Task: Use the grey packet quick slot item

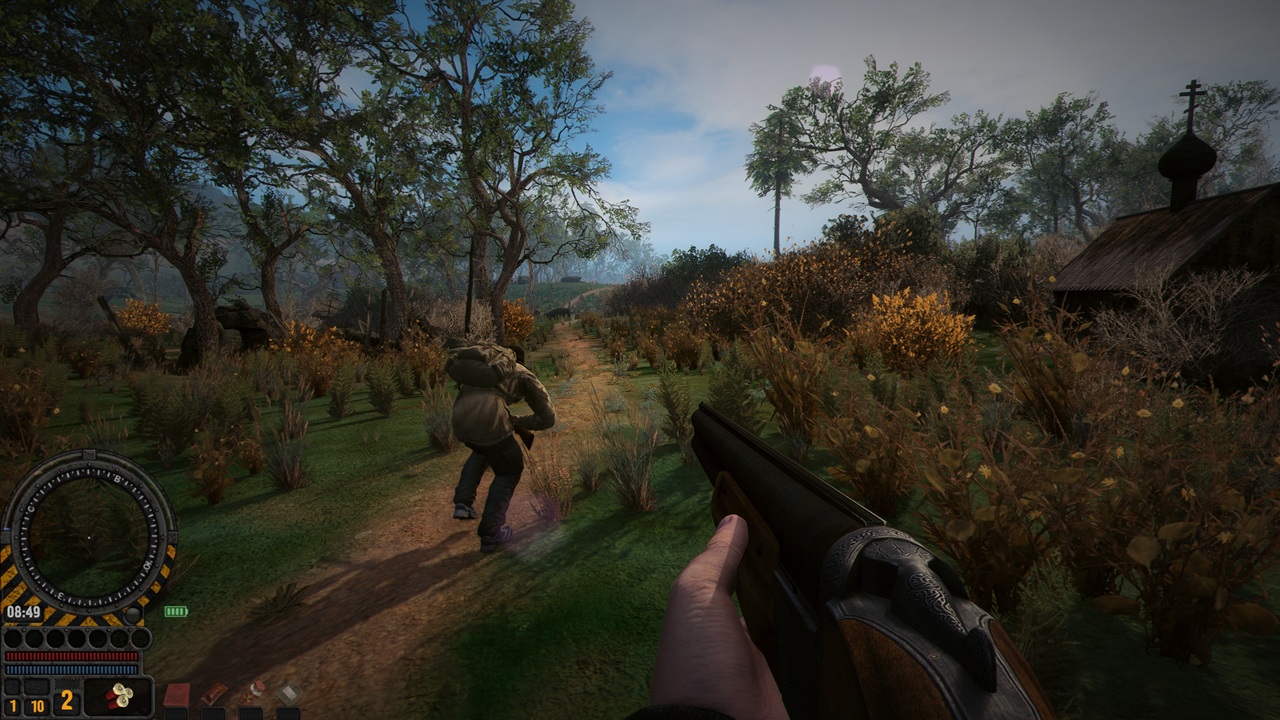Action: pos(289,693)
